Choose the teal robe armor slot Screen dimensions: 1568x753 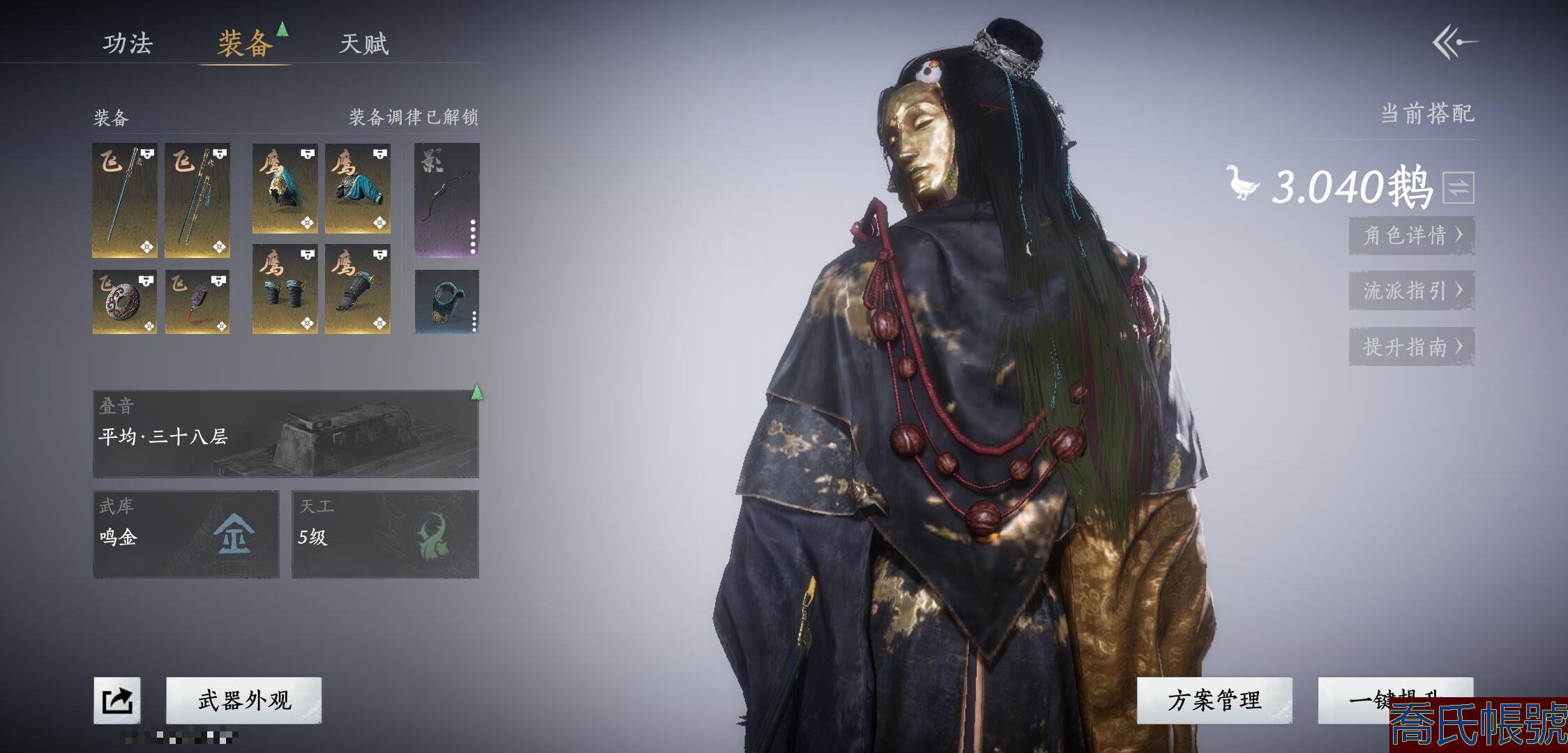point(358,188)
